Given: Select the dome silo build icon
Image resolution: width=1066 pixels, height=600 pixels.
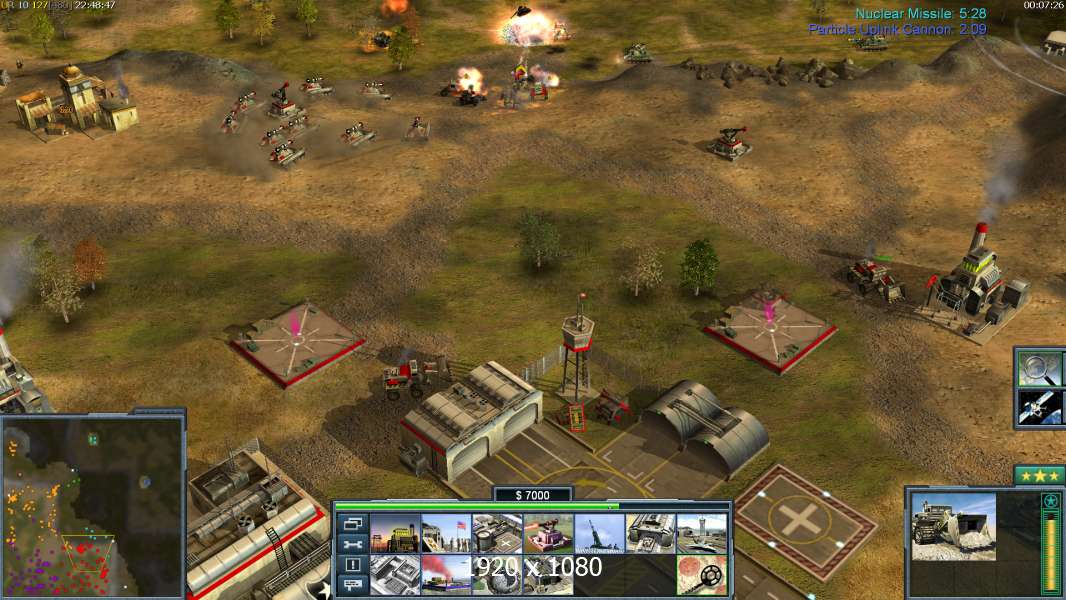Looking at the screenshot, I should point(496,575).
